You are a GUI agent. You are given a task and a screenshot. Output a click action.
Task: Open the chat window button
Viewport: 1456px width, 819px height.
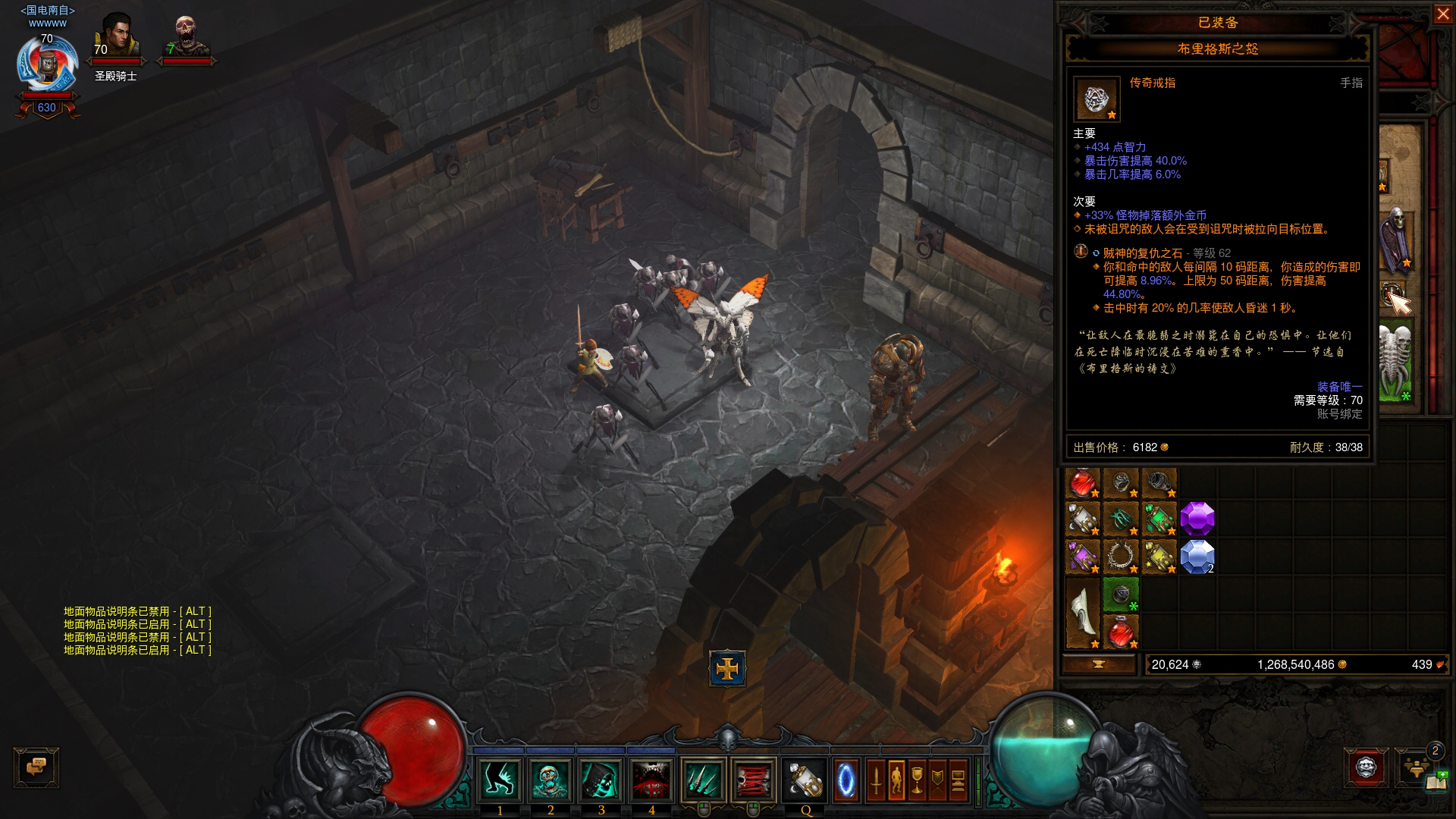point(36,767)
